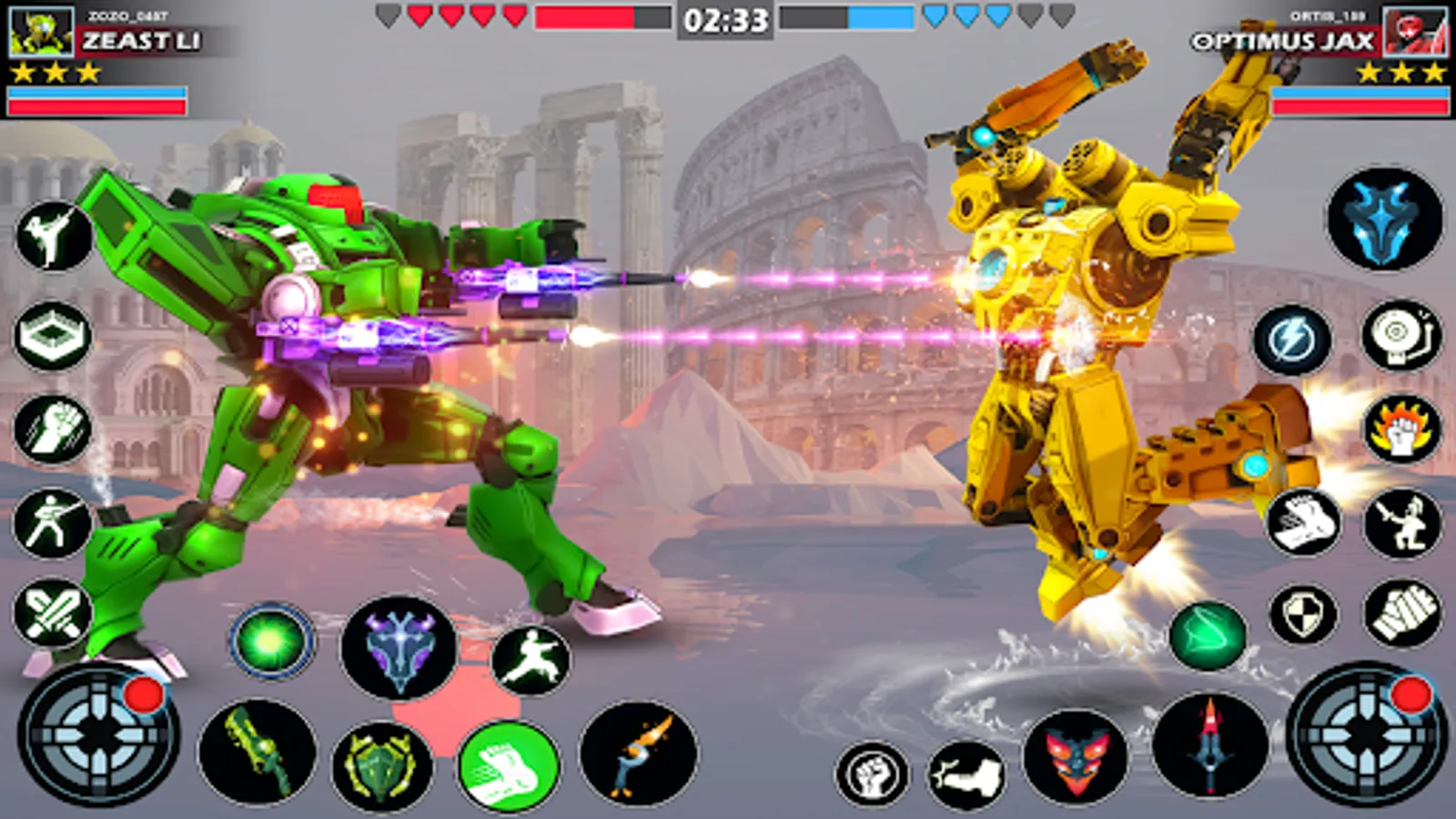This screenshot has width=1456, height=819.
Task: Select the kneeling swordsman icon
Action: (1402, 523)
